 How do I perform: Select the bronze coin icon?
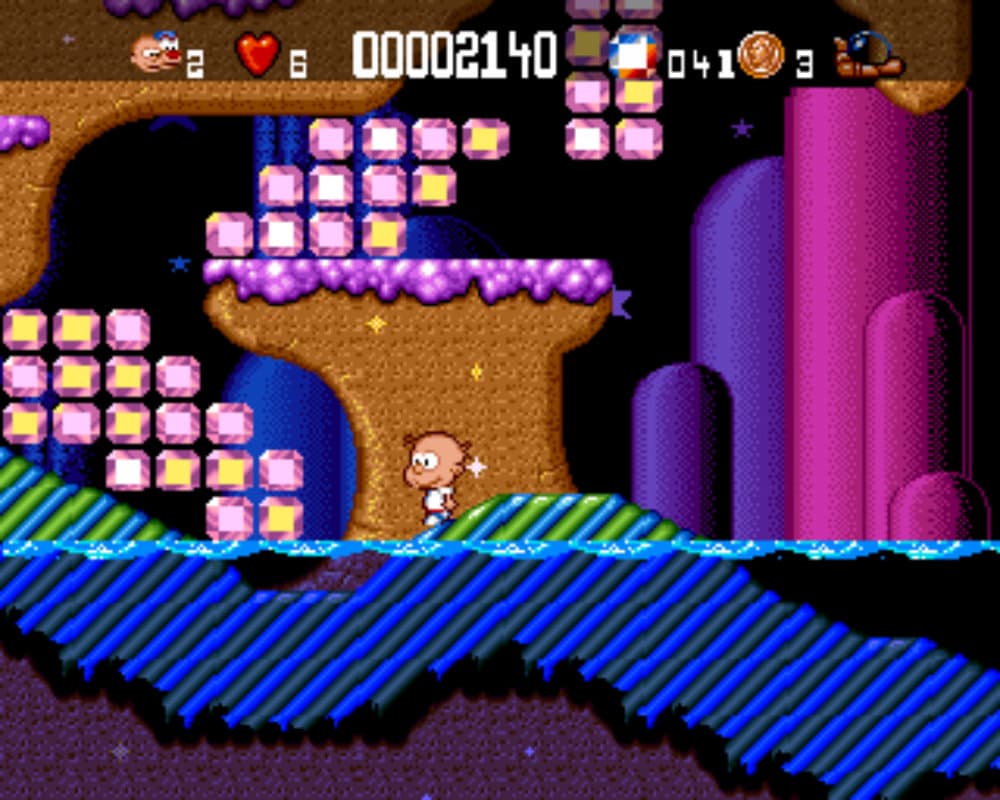pos(762,54)
